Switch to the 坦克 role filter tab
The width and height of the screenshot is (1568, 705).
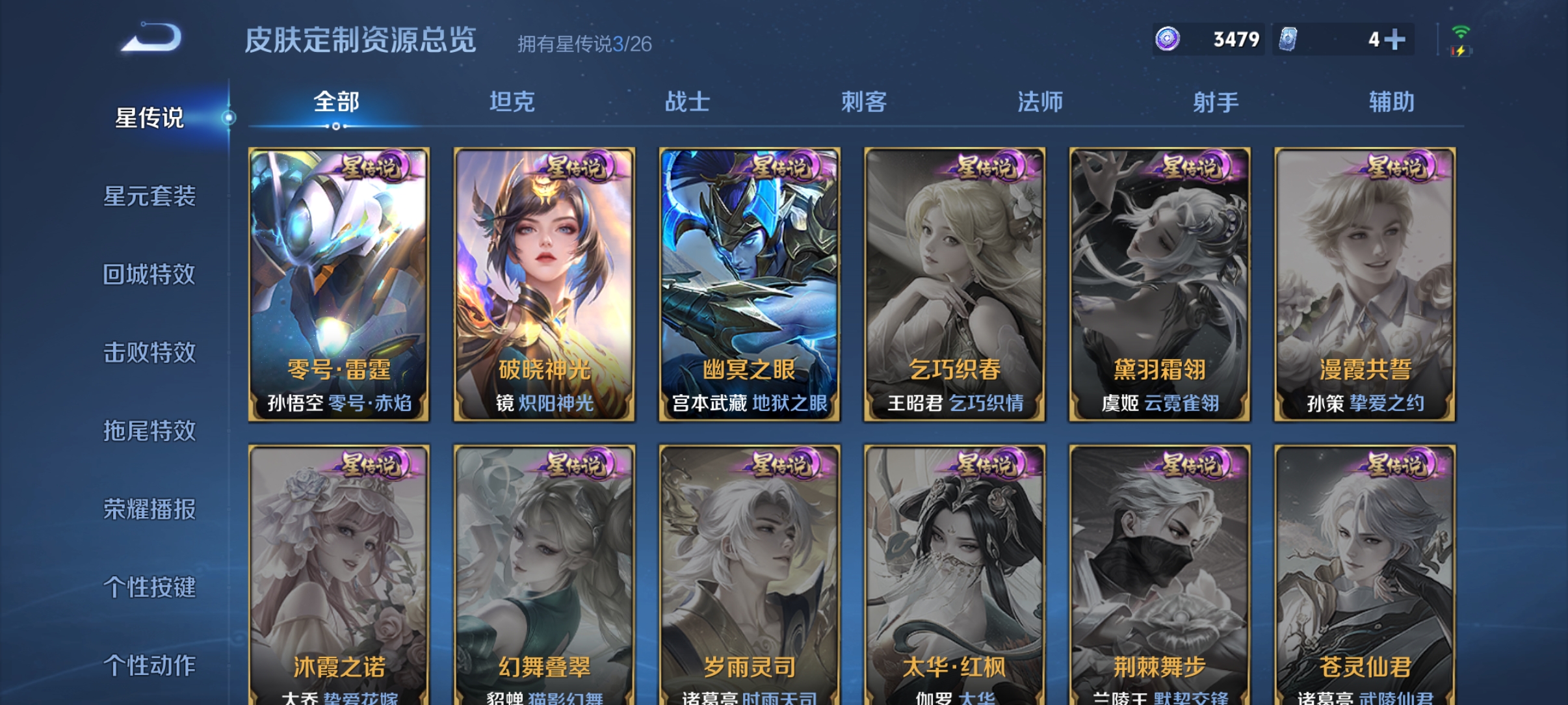pos(513,102)
